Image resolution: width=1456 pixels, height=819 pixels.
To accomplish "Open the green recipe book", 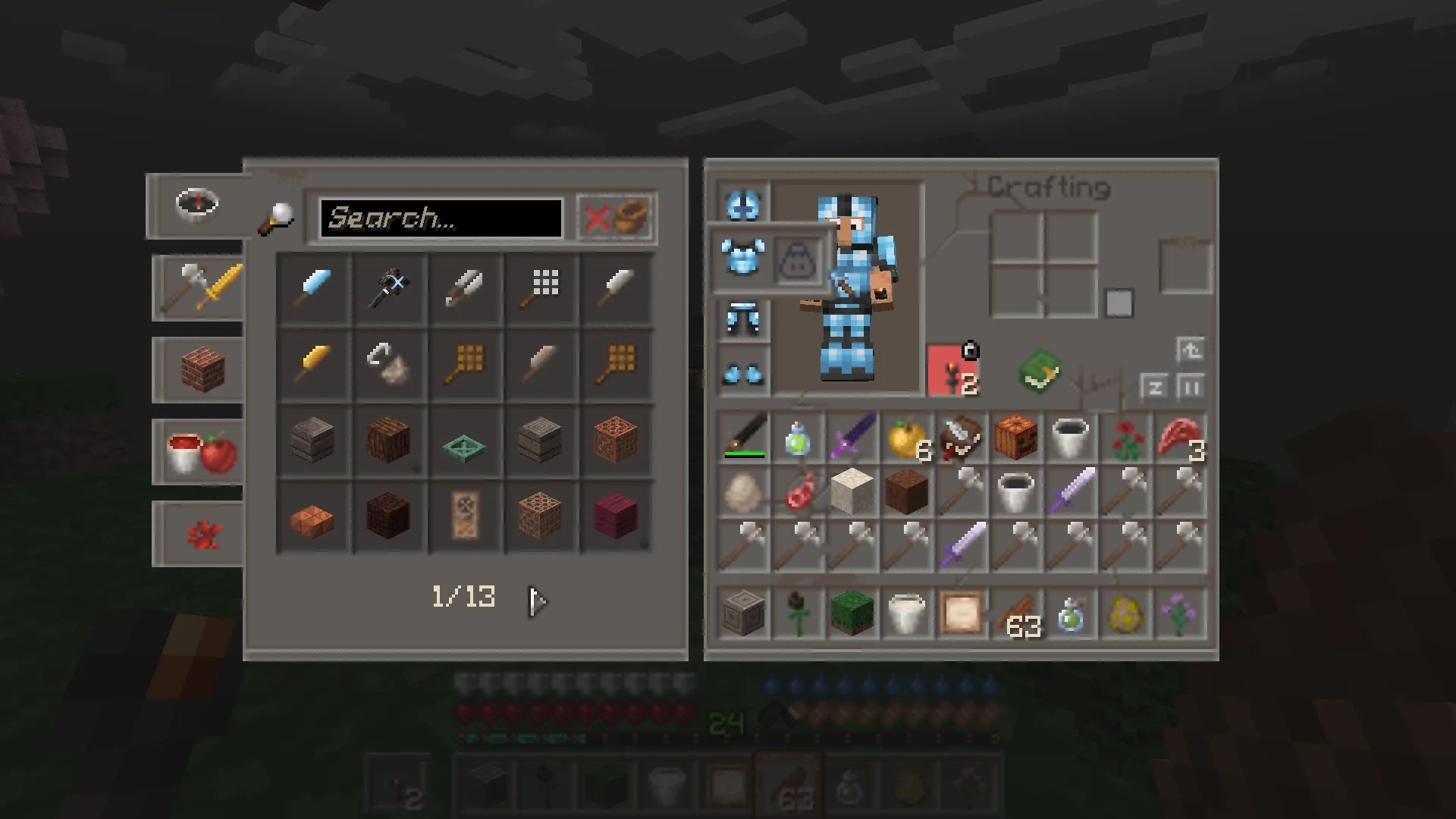I will (x=1040, y=372).
